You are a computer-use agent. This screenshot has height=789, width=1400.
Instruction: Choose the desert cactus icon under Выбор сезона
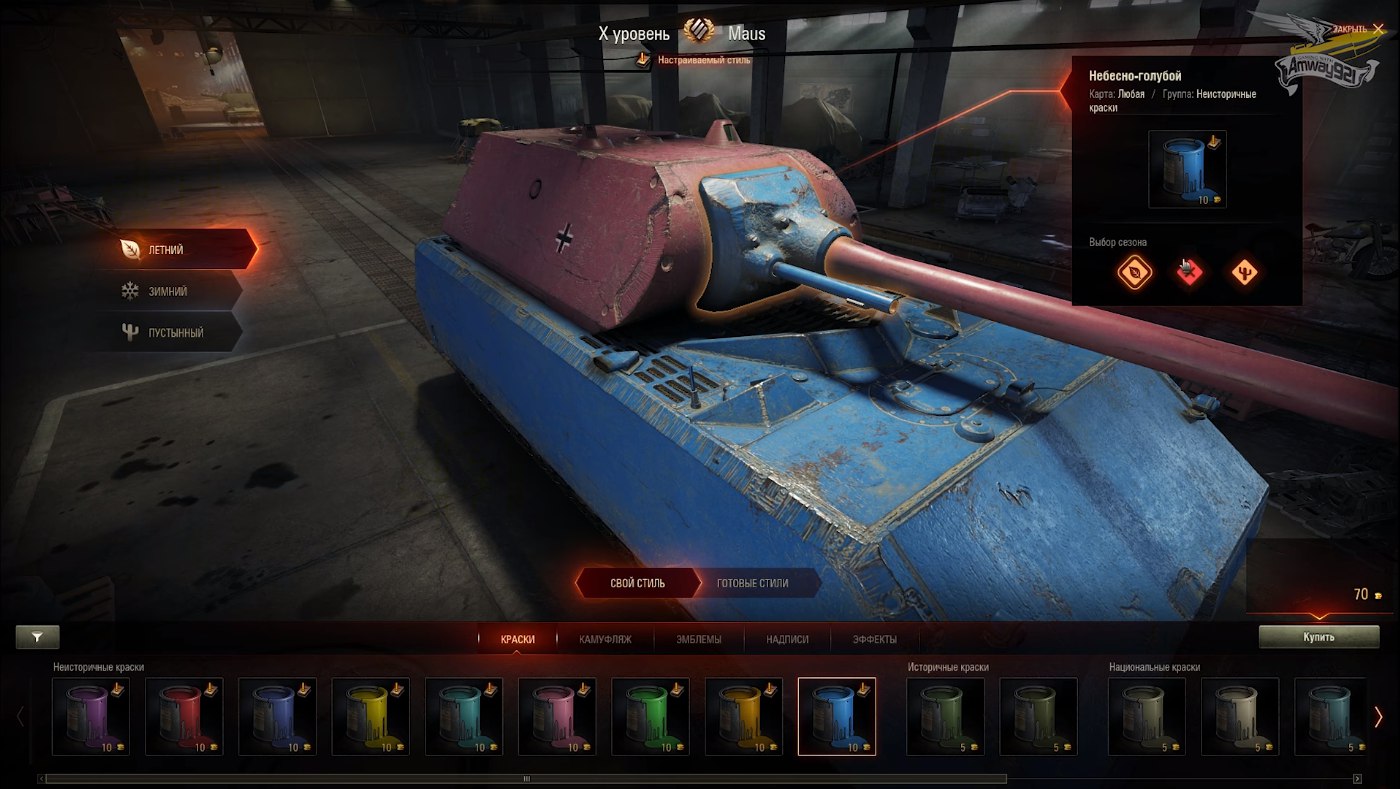click(1244, 271)
